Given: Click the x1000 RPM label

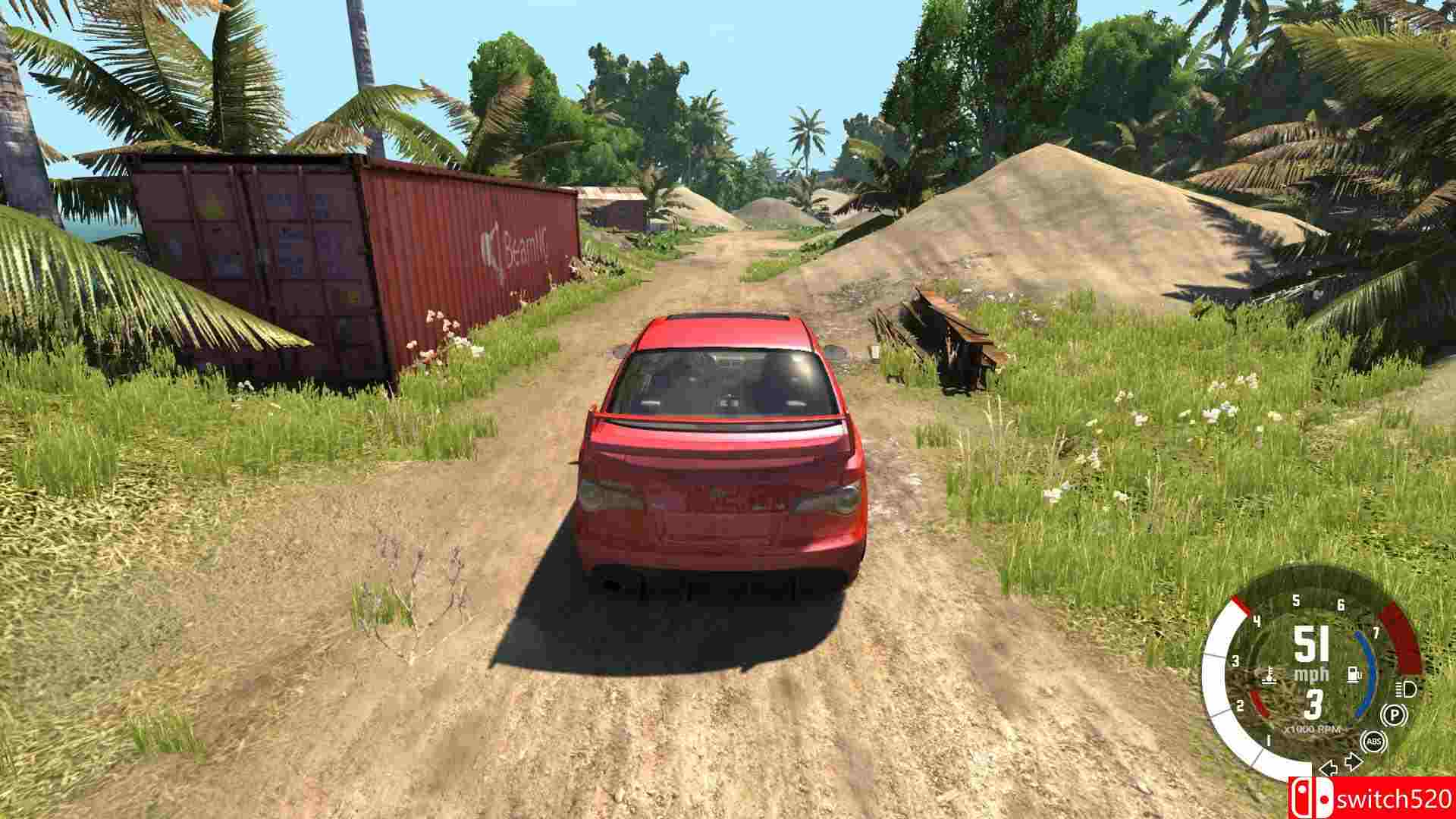Looking at the screenshot, I should pyautogui.click(x=1313, y=729).
